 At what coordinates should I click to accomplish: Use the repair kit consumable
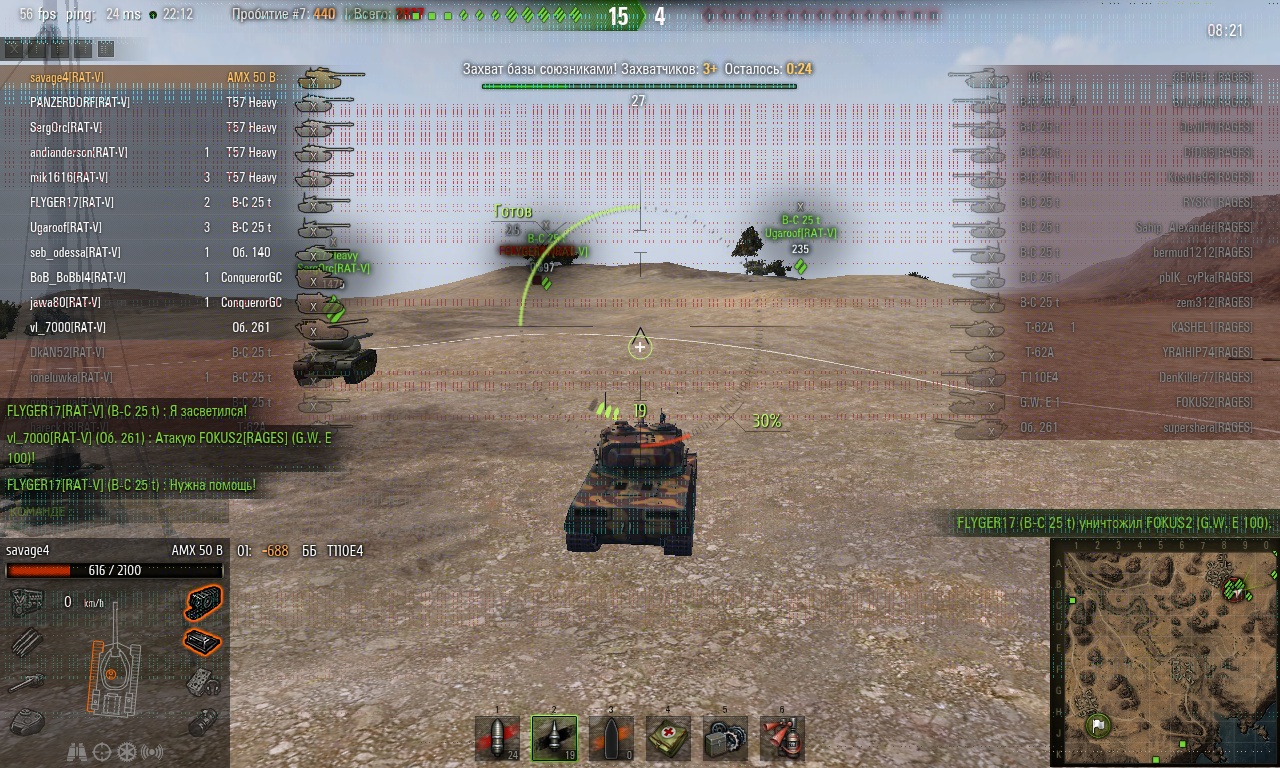[725, 738]
